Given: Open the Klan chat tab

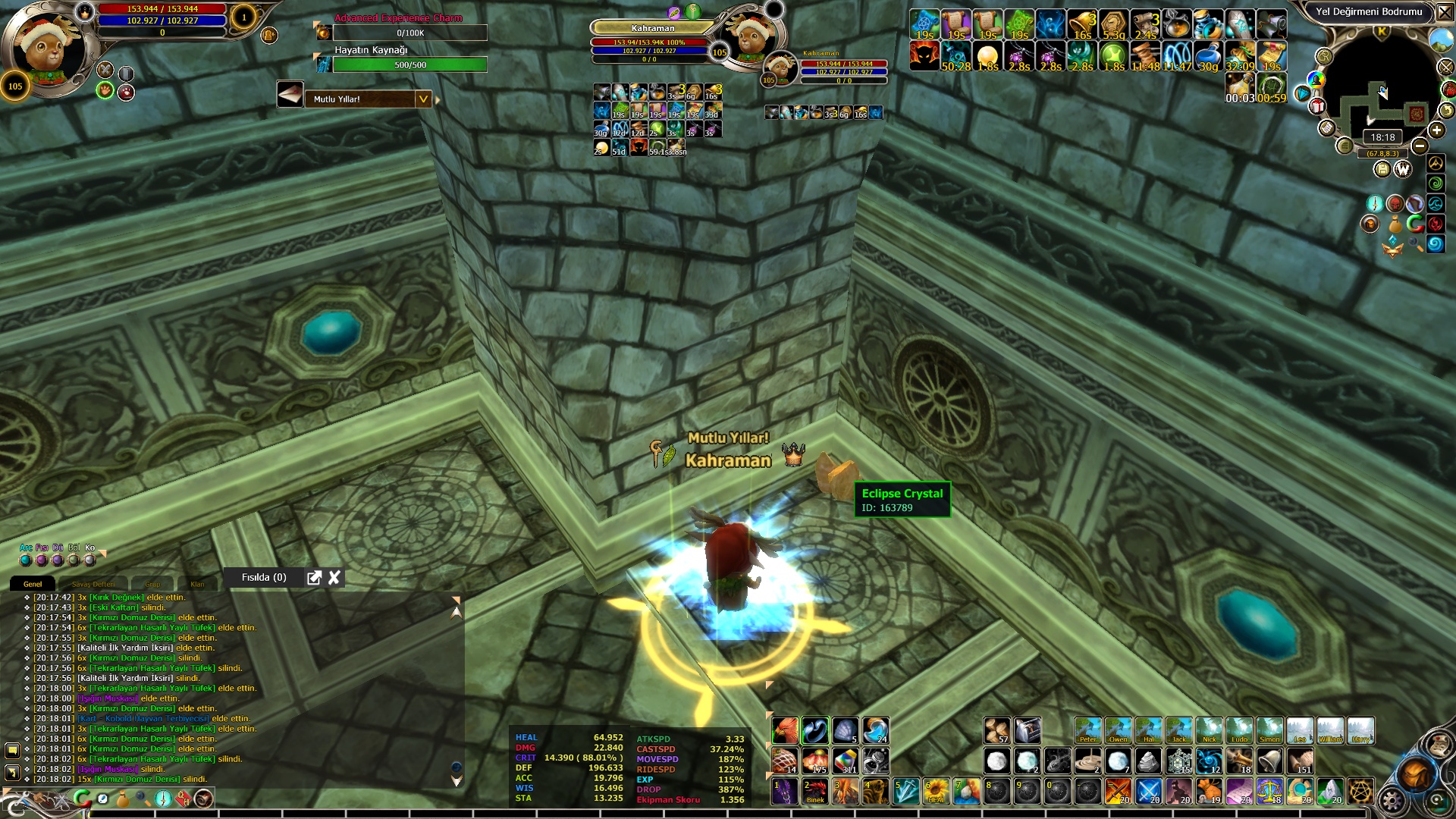Looking at the screenshot, I should coord(197,584).
